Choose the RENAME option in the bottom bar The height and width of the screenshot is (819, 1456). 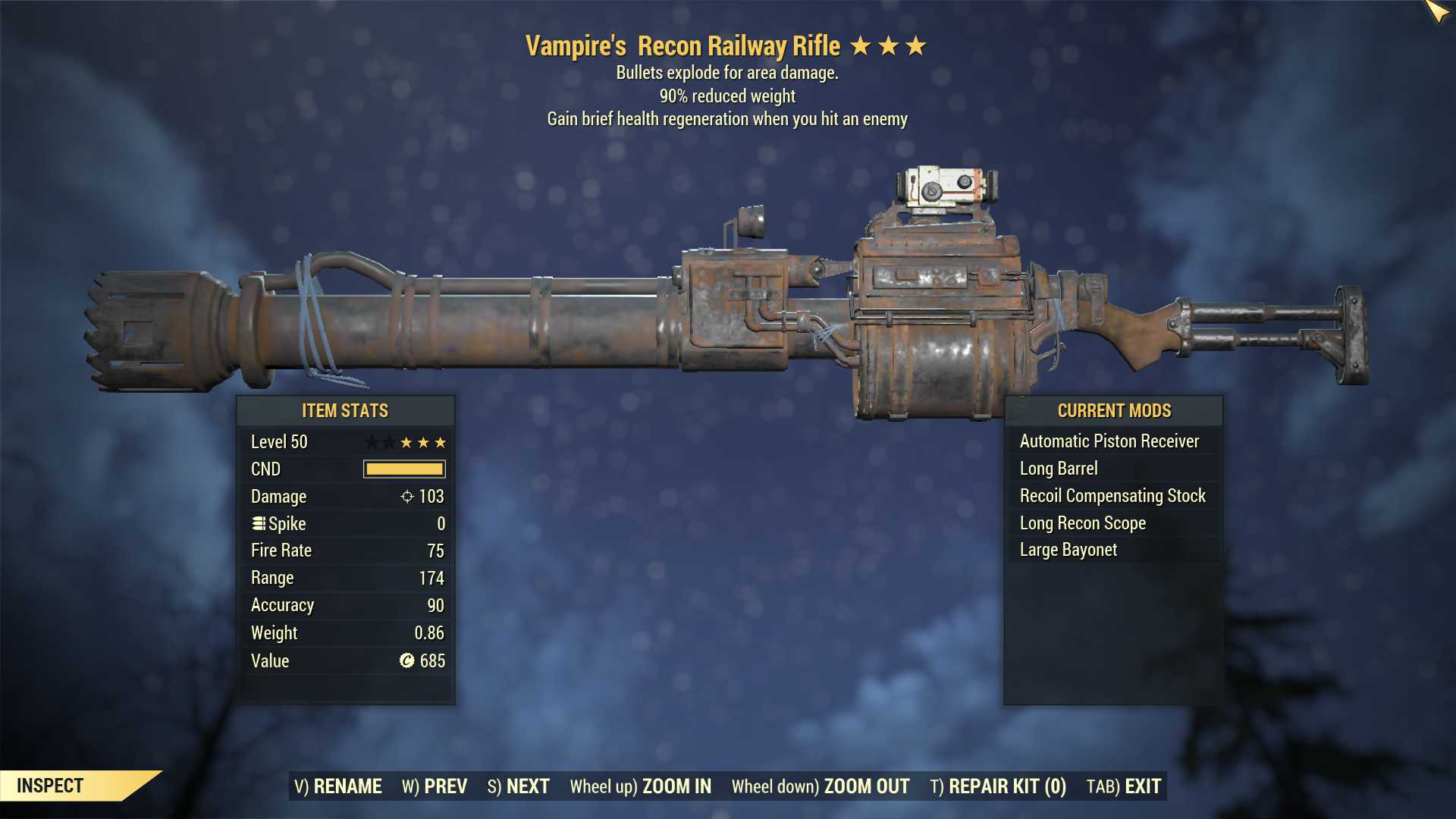pos(338,786)
